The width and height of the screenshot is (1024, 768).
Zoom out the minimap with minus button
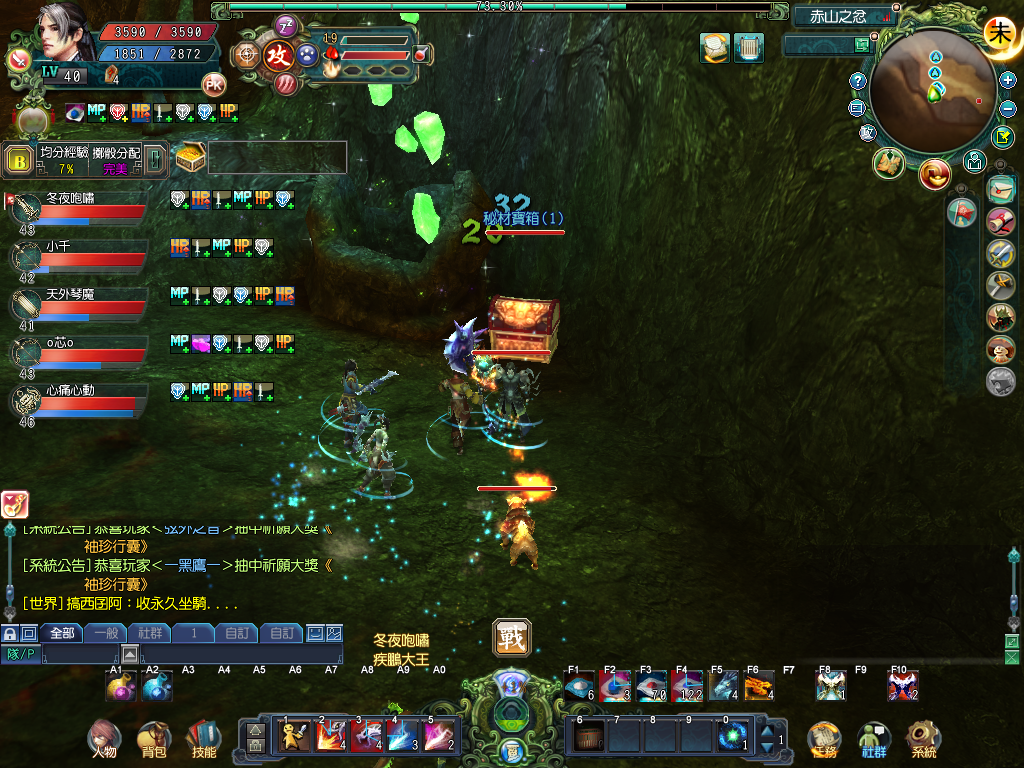click(1007, 108)
